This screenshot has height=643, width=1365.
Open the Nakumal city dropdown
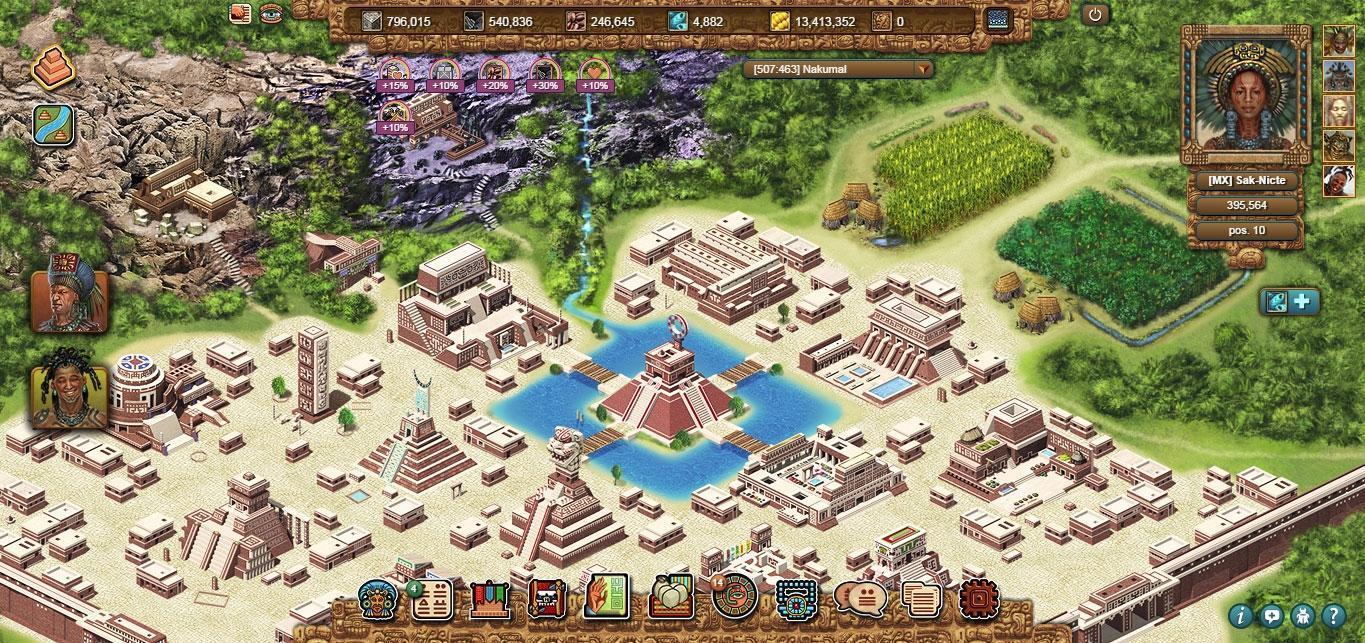(922, 69)
